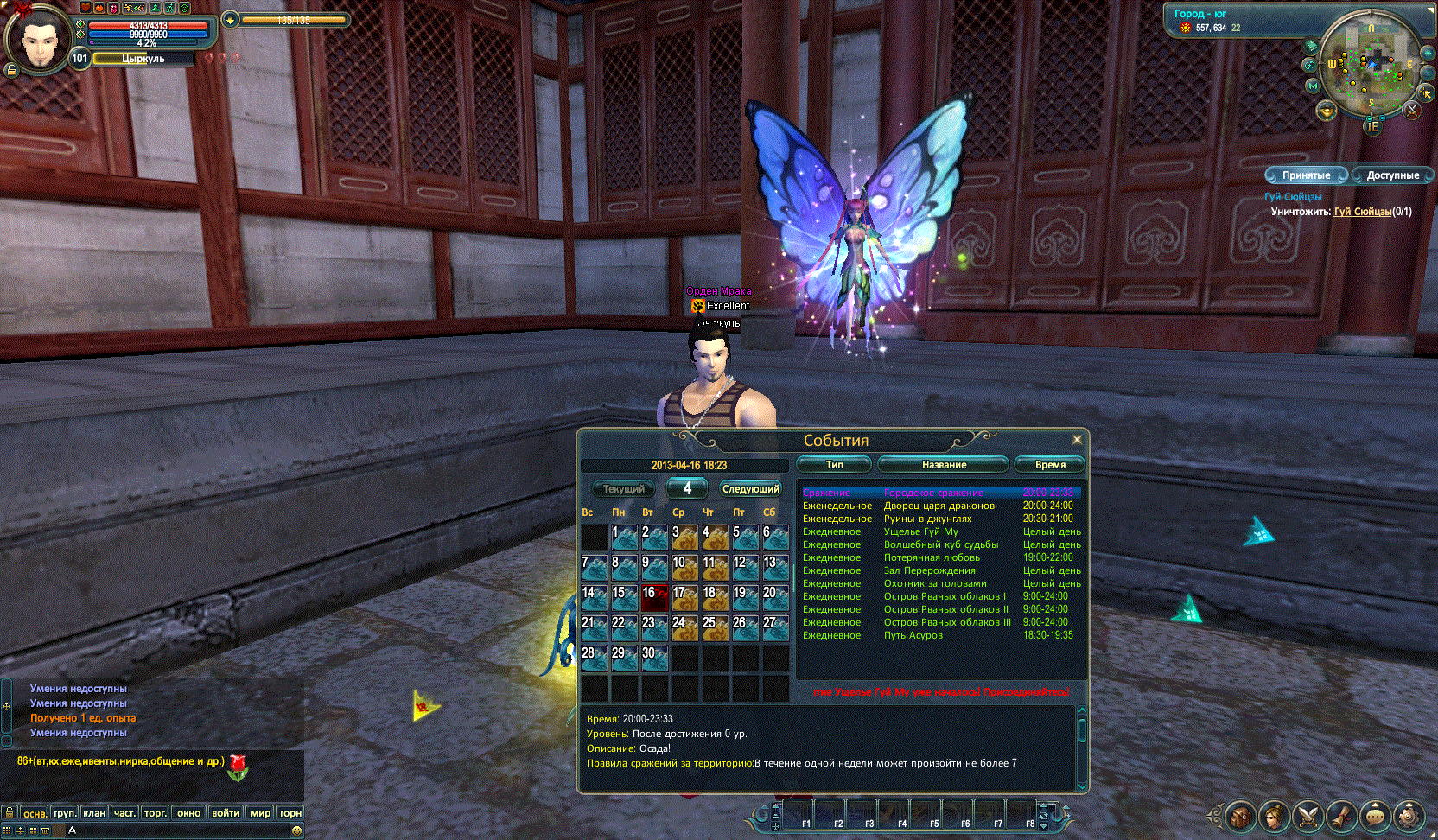Choose the Путь Асуров event entry
The height and width of the screenshot is (840, 1438).
click(x=913, y=635)
